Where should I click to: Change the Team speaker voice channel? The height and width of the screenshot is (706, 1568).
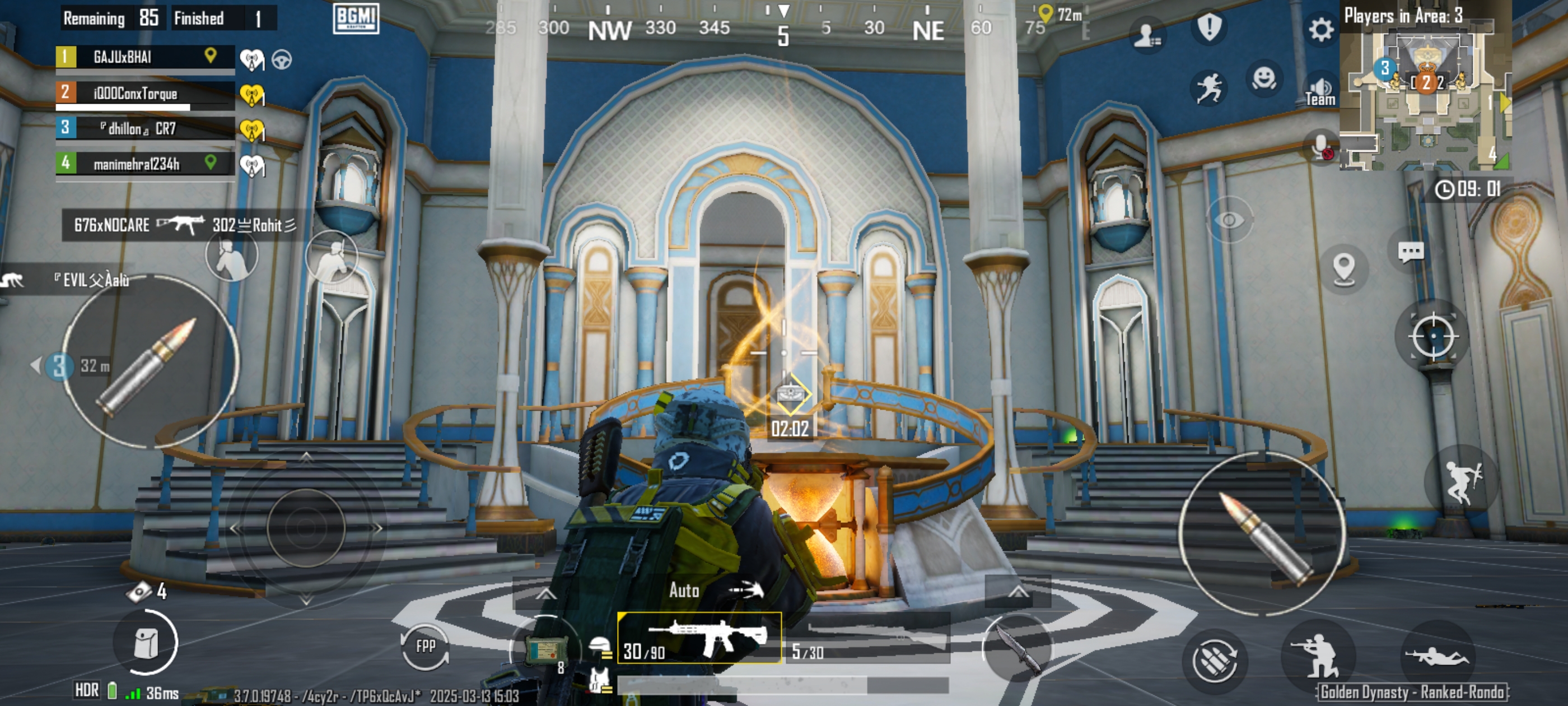(x=1319, y=91)
